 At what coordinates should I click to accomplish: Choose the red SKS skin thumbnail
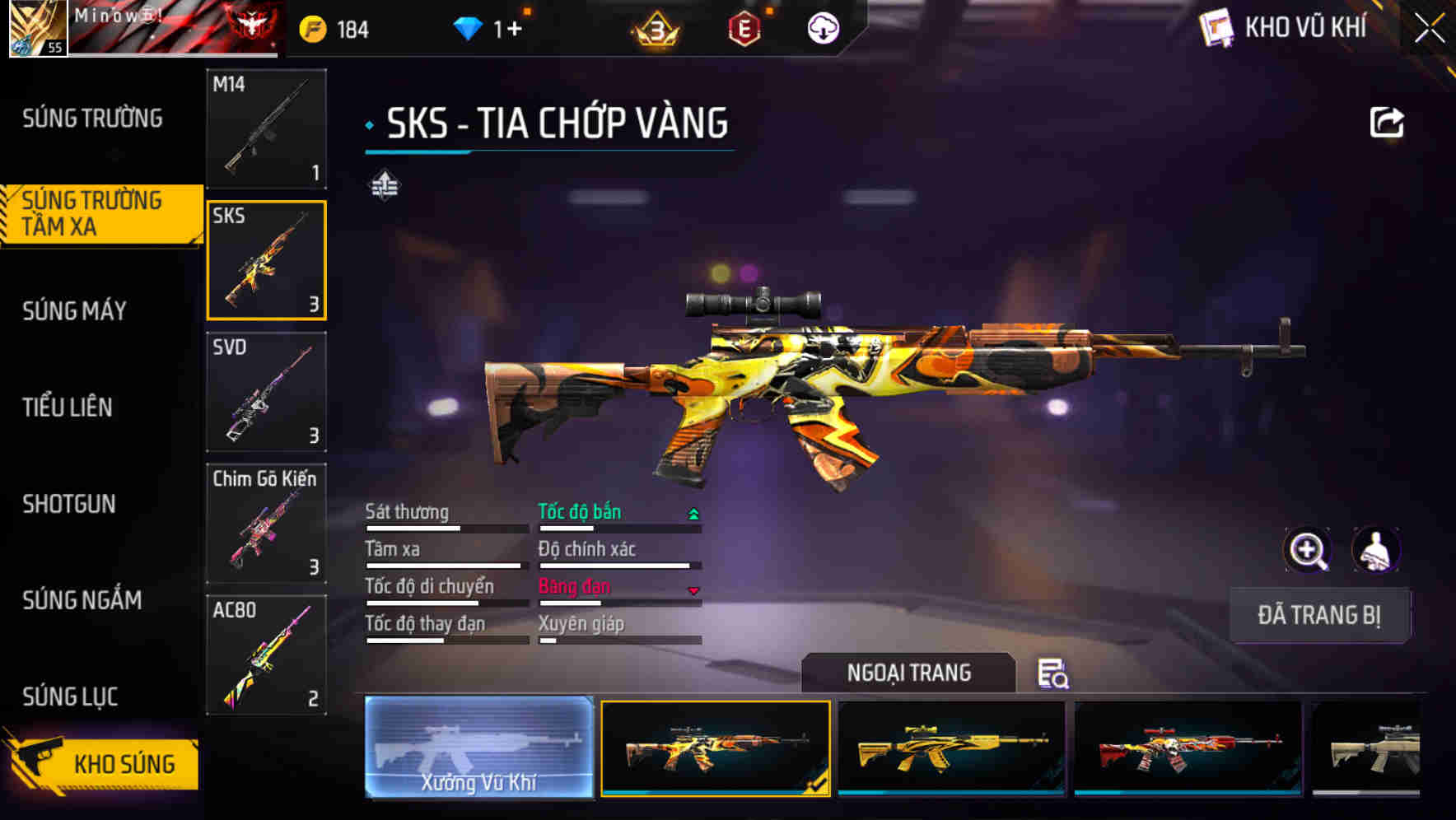coord(1188,748)
